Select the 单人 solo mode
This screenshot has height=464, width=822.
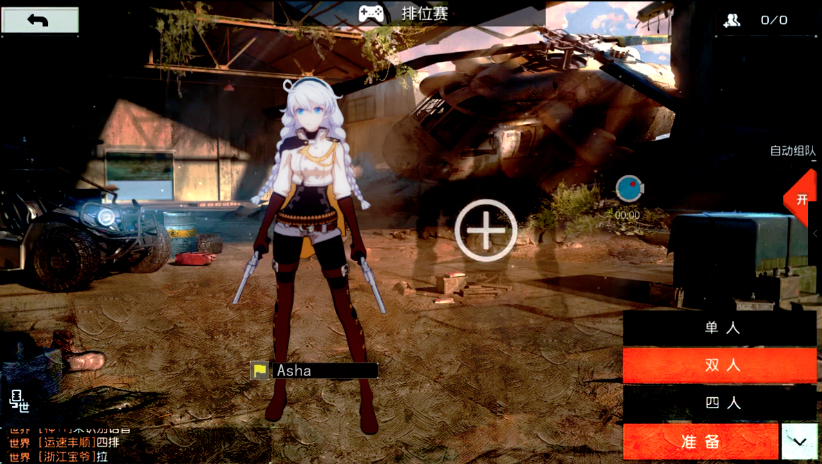[x=720, y=328]
